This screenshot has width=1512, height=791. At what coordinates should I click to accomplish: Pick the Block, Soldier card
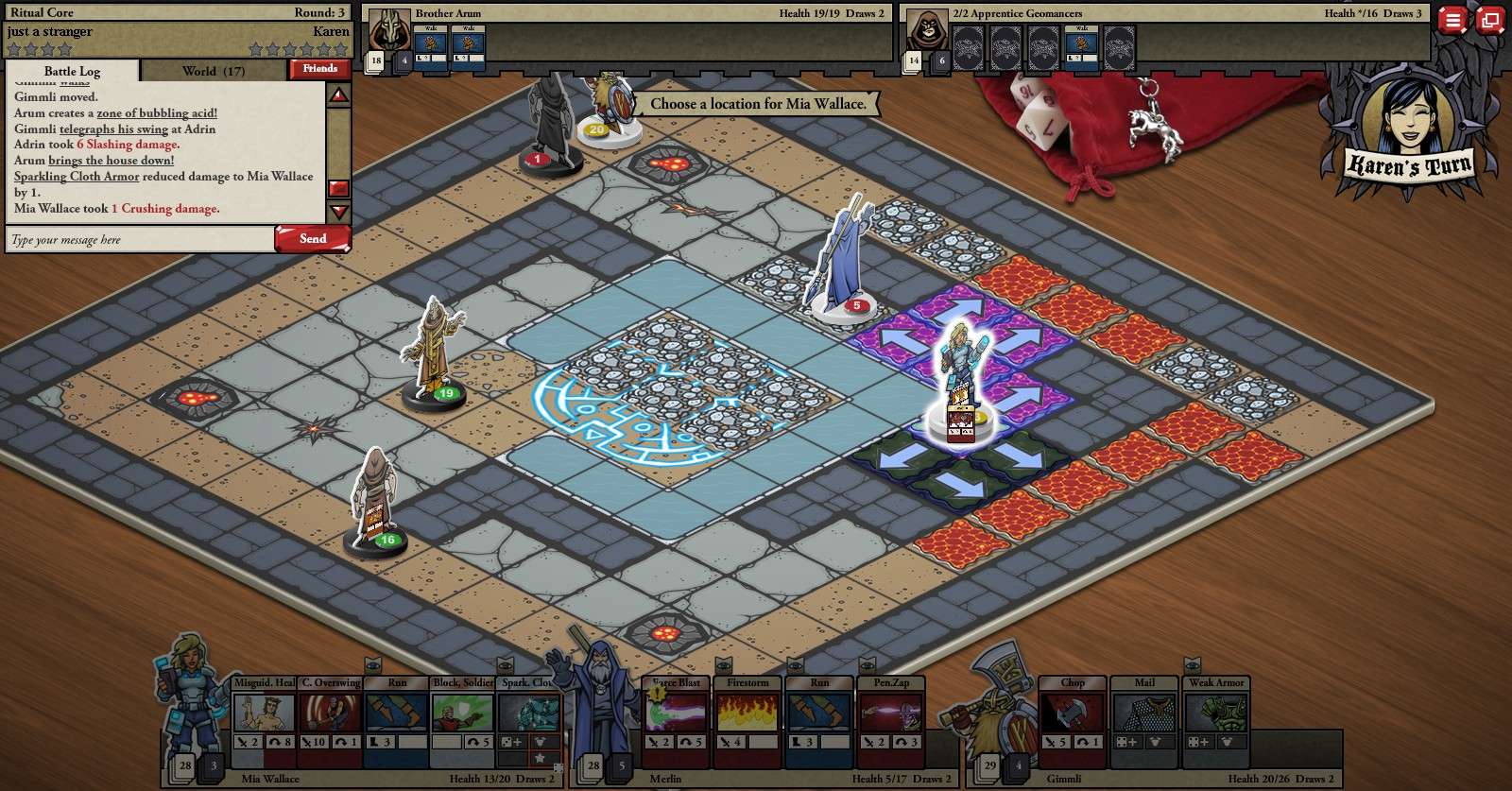[x=463, y=715]
